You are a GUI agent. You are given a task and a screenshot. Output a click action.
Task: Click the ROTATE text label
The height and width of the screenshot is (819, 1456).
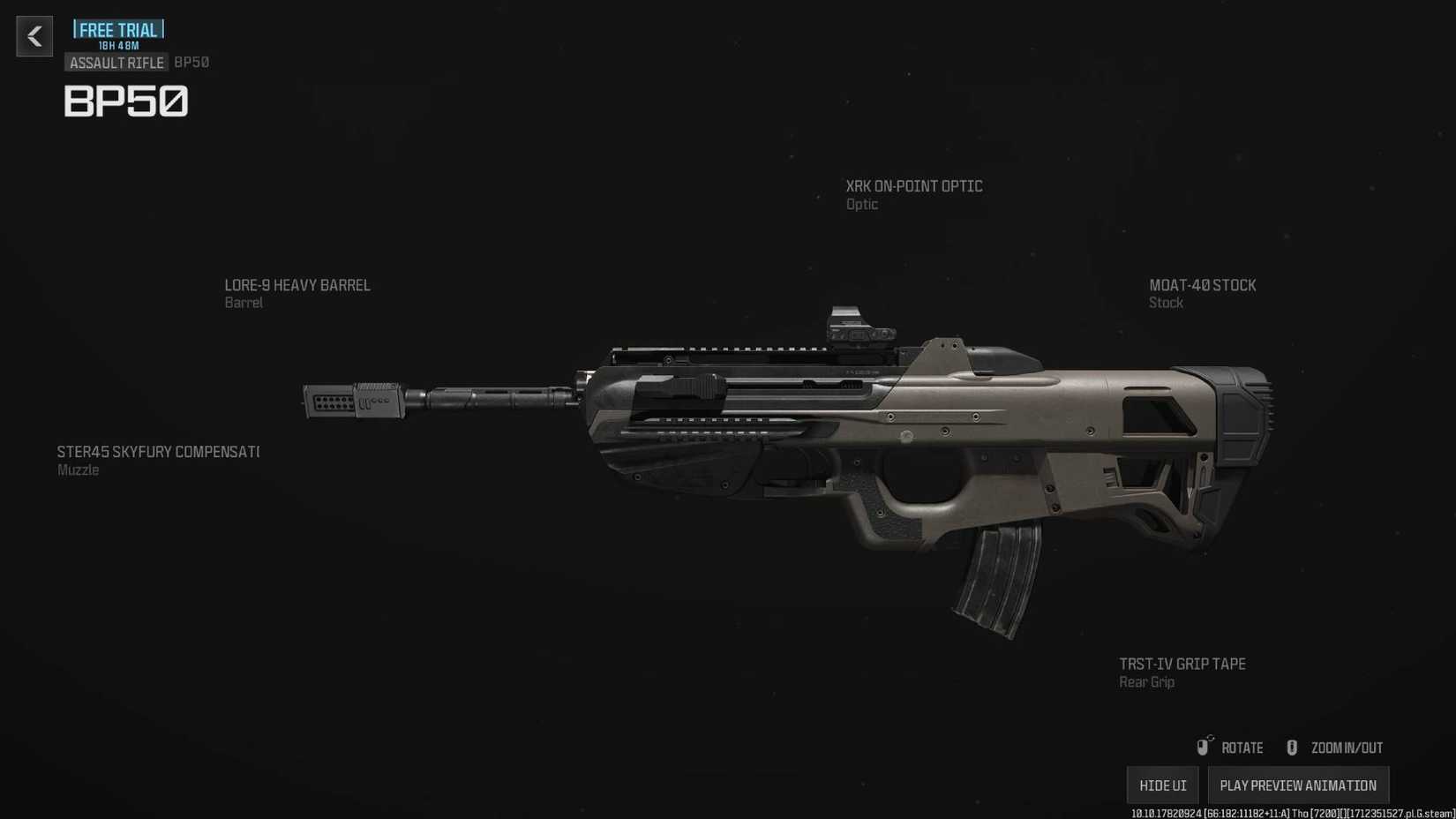pyautogui.click(x=1241, y=747)
